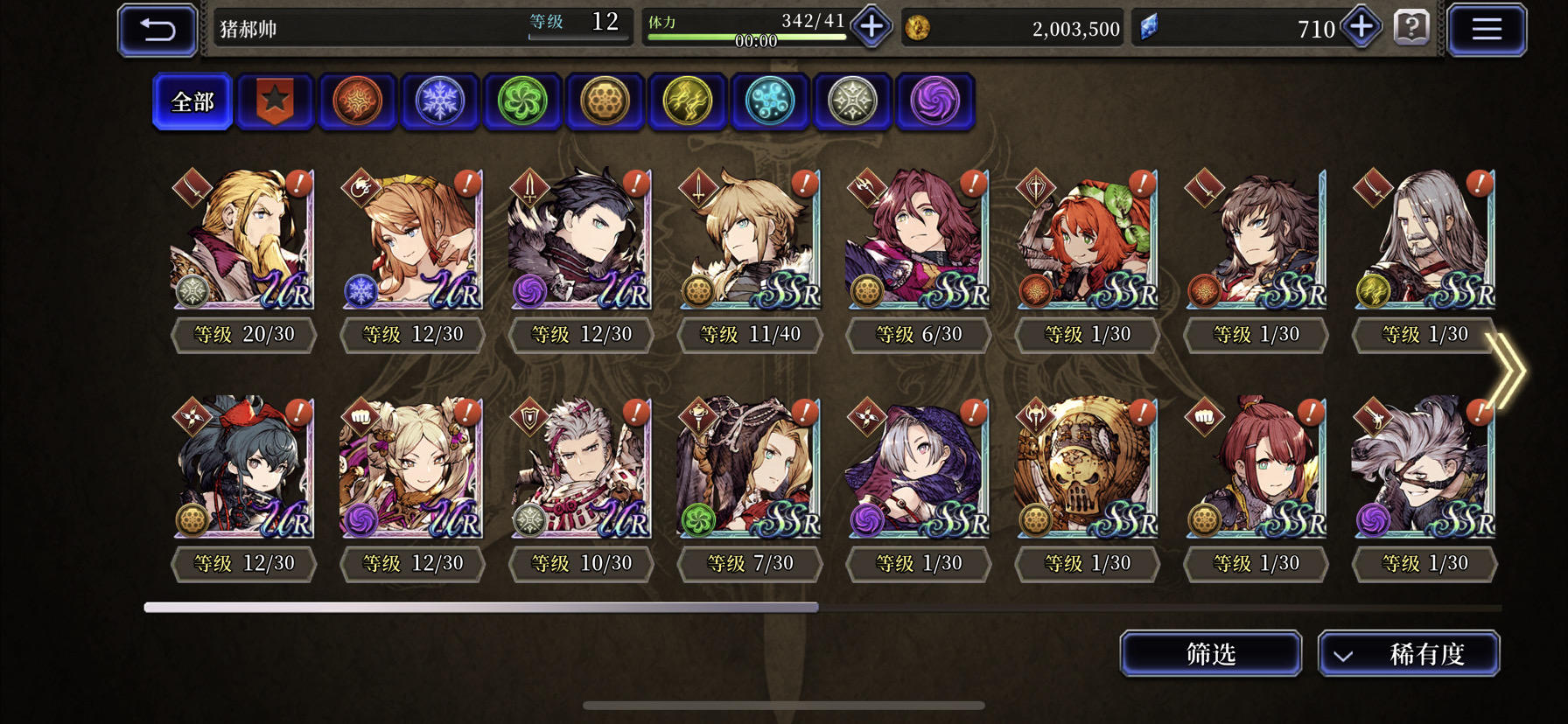Open the game menu with the hamburger icon
Image resolution: width=1568 pixels, height=724 pixels.
click(x=1486, y=28)
